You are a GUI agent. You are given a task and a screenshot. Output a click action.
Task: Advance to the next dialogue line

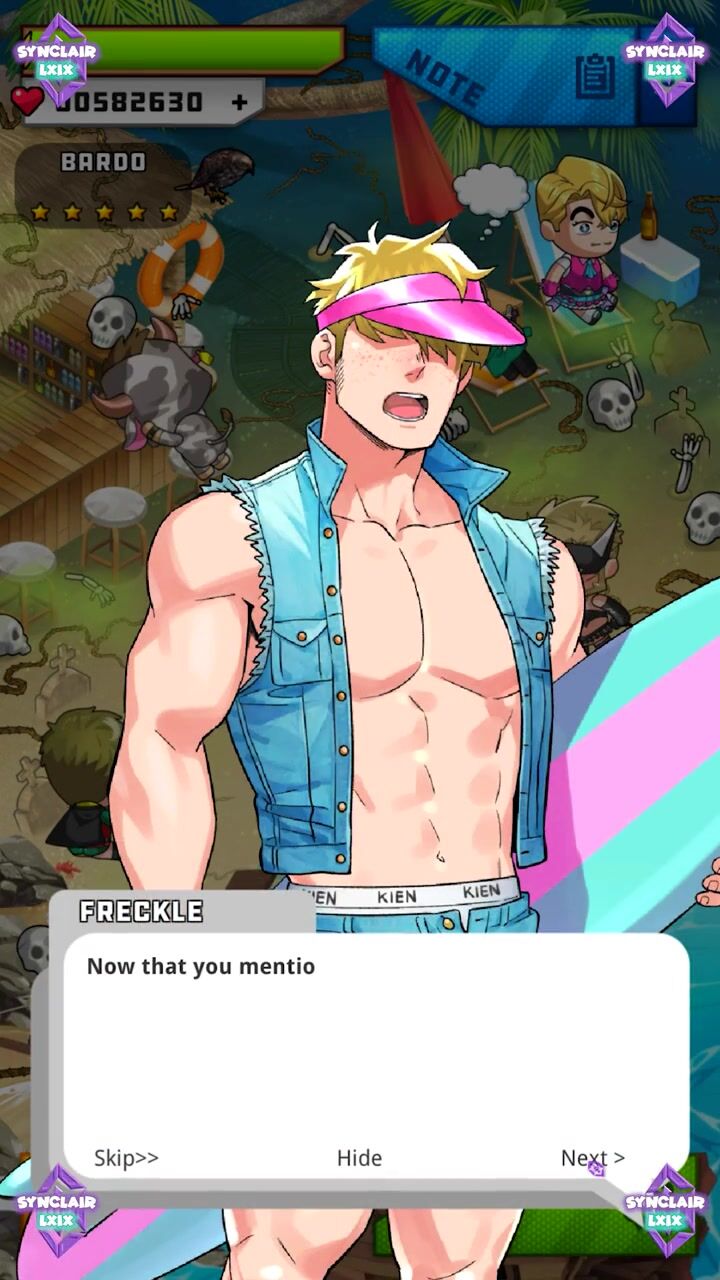click(592, 1158)
